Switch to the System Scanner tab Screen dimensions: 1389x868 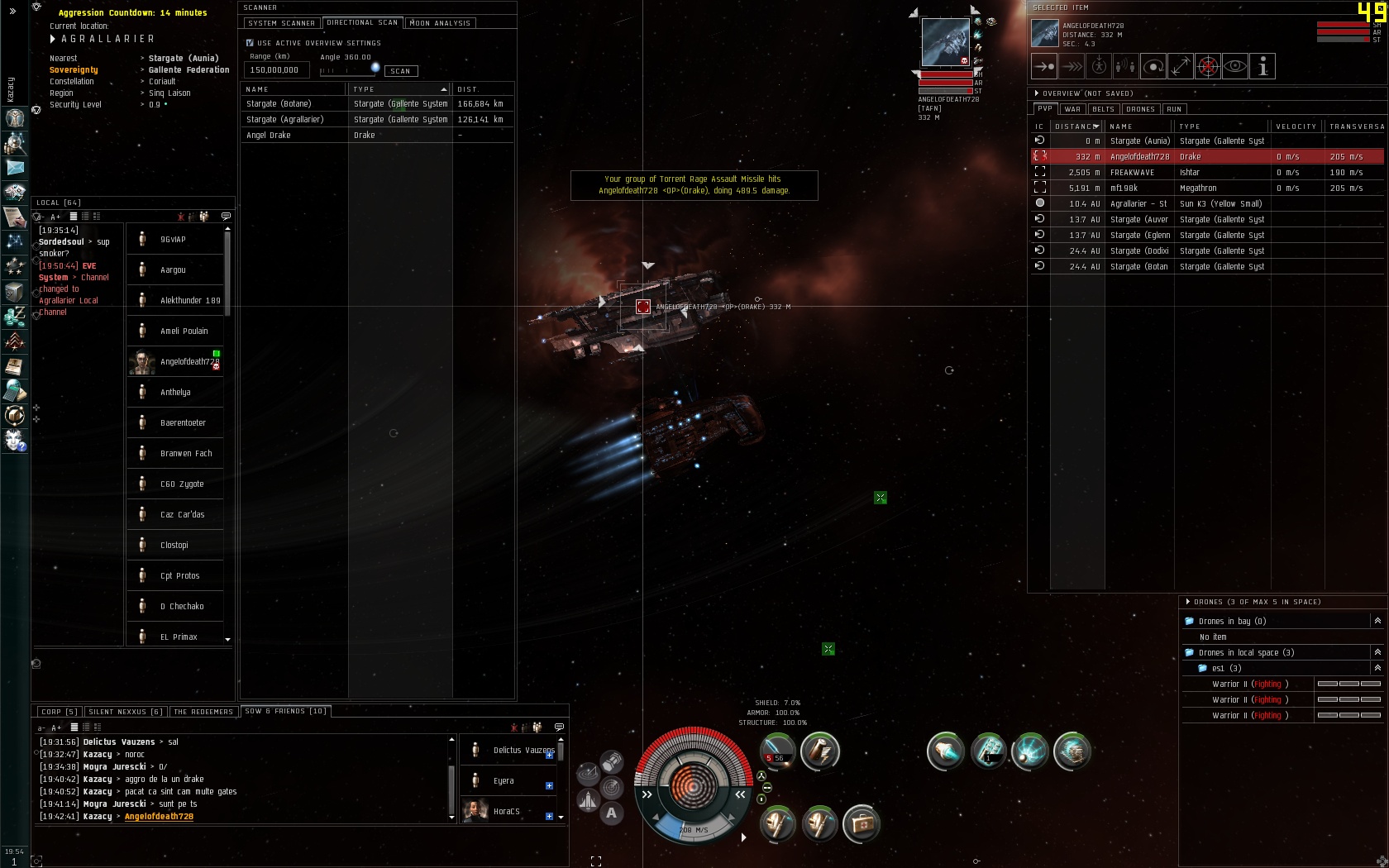(281, 23)
